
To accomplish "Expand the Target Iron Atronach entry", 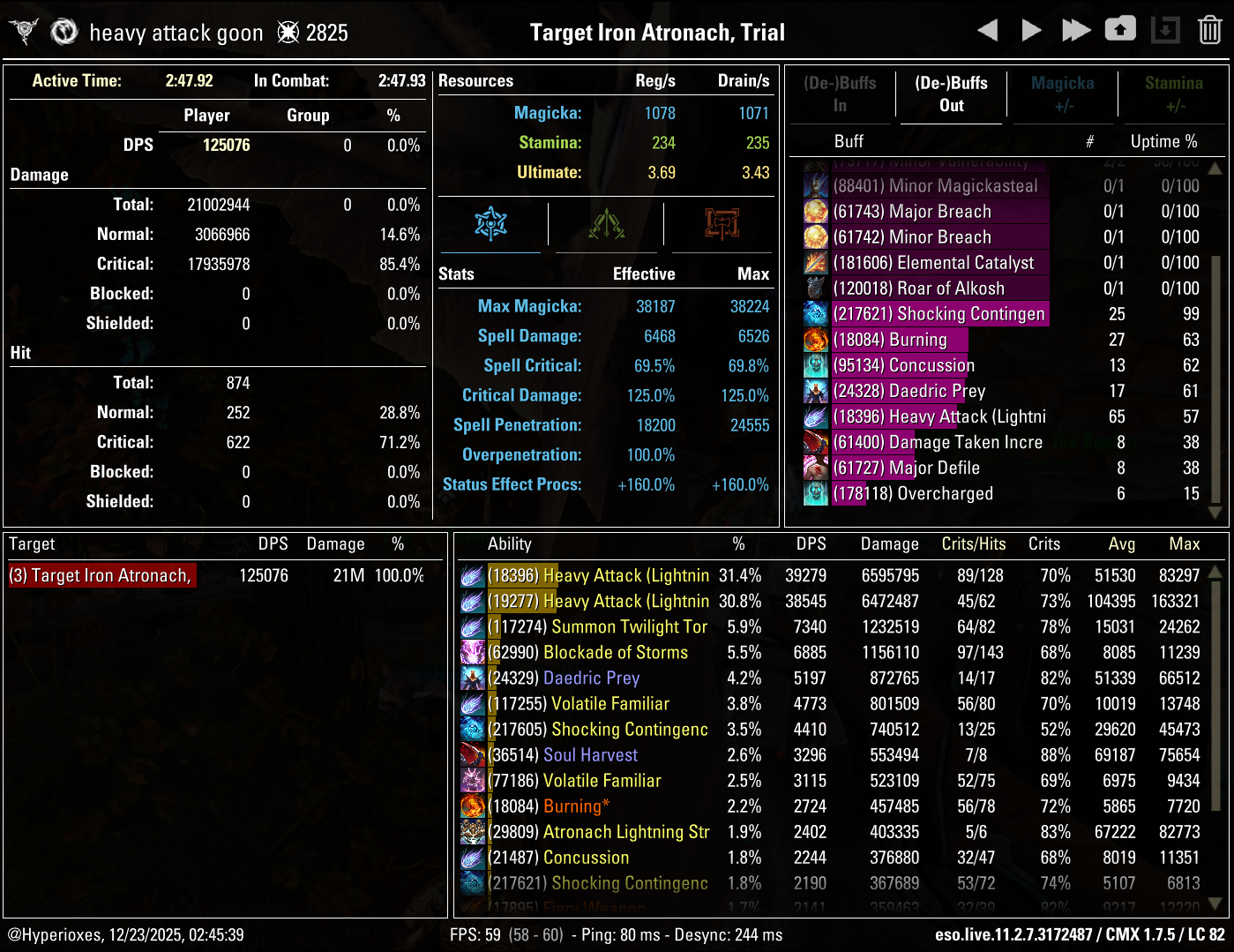I will 101,574.
